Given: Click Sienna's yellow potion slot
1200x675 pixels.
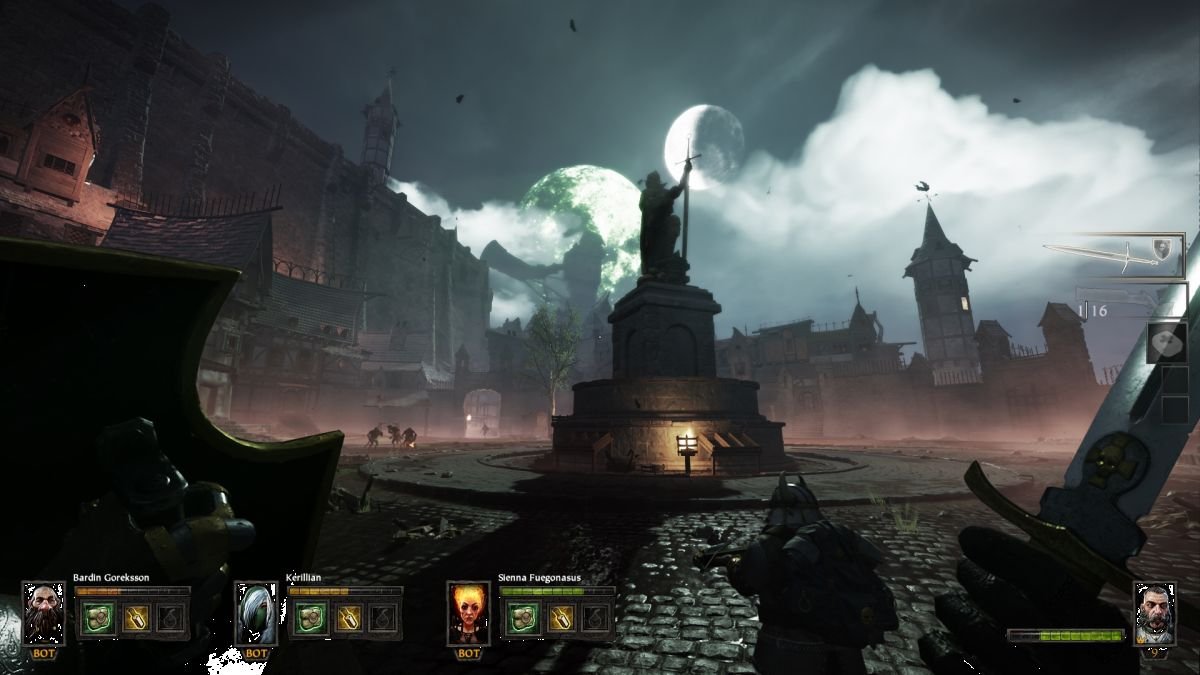Looking at the screenshot, I should coord(559,617).
